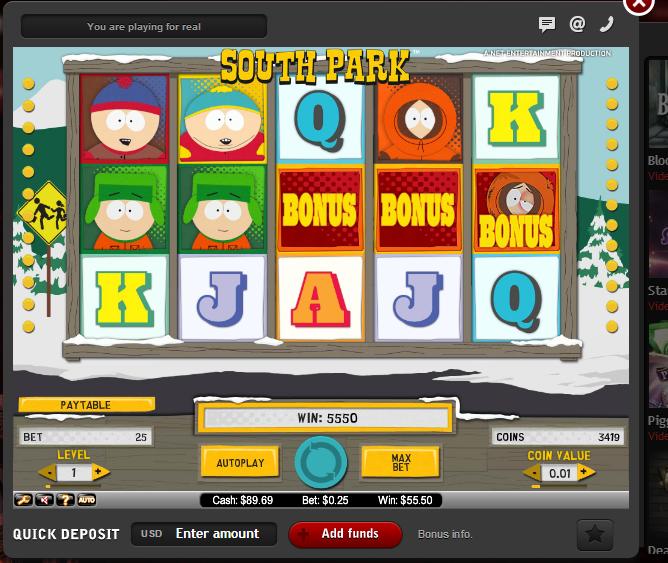Click the small AUTO icon
The image size is (668, 563).
(87, 499)
